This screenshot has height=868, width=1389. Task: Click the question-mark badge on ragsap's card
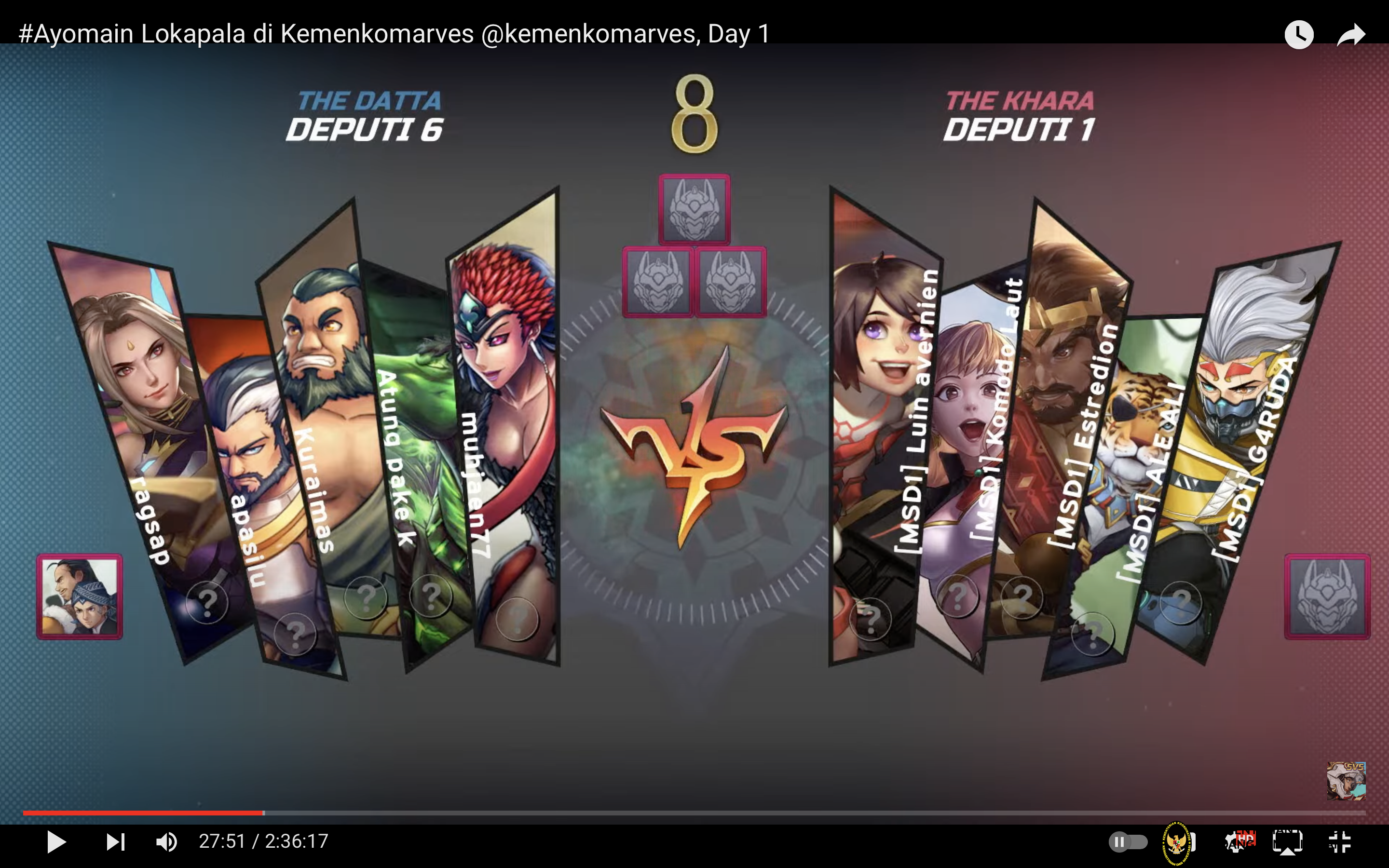(x=207, y=602)
